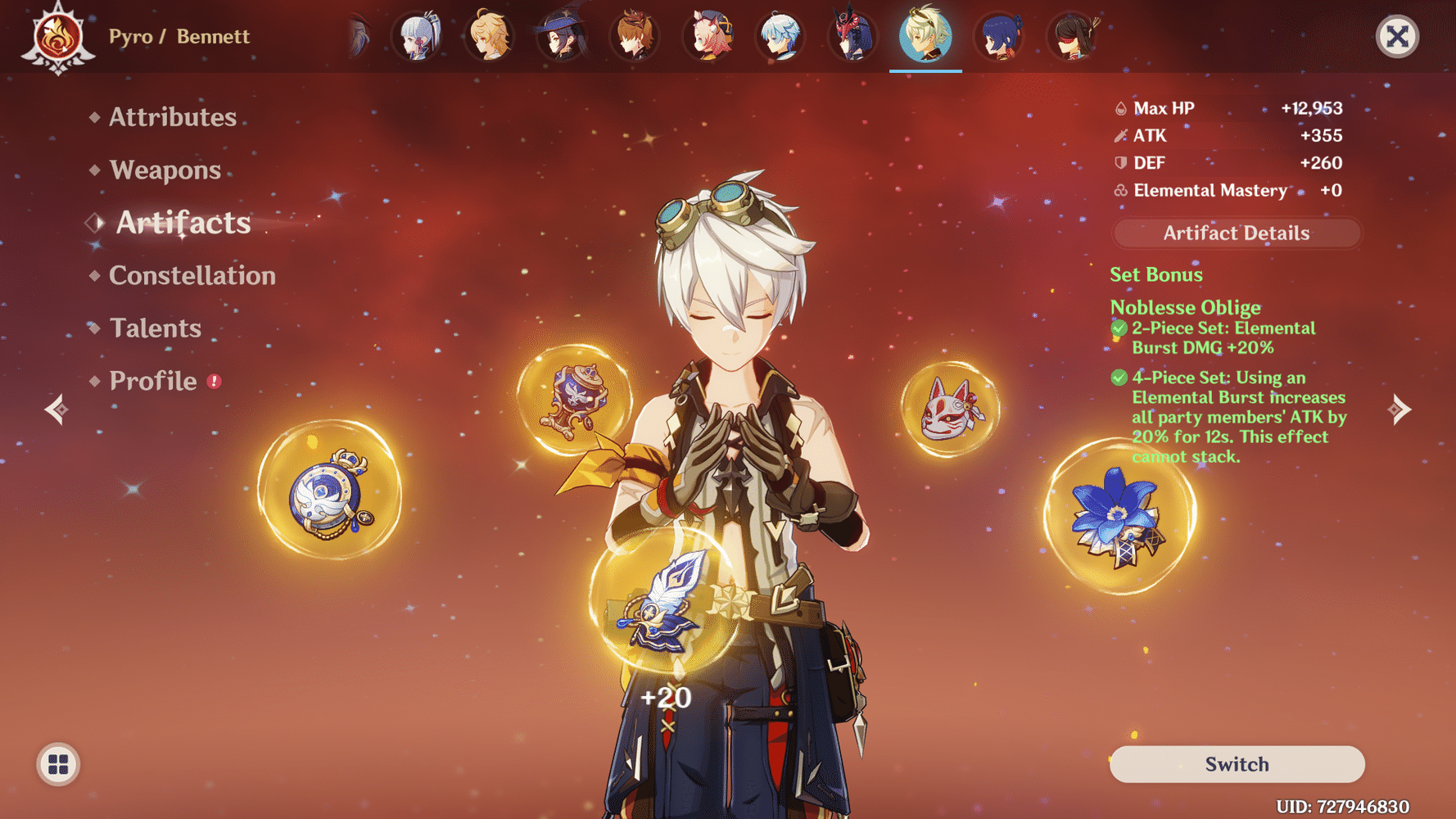Open the Profile entry
Viewport: 1456px width, 819px height.
point(153,382)
